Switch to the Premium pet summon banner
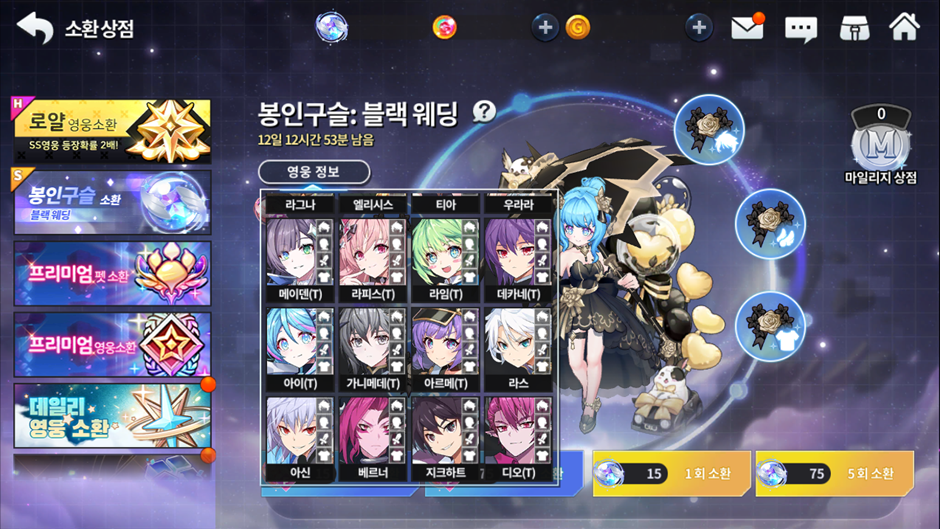This screenshot has height=529, width=940. (112, 273)
